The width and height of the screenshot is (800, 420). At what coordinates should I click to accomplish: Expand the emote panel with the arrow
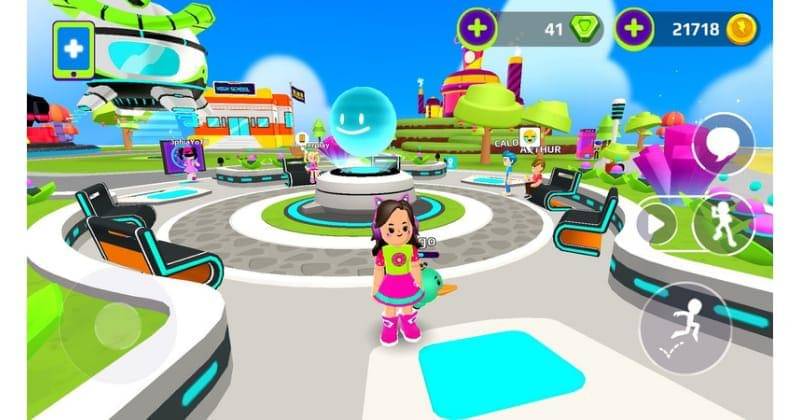[x=655, y=222]
